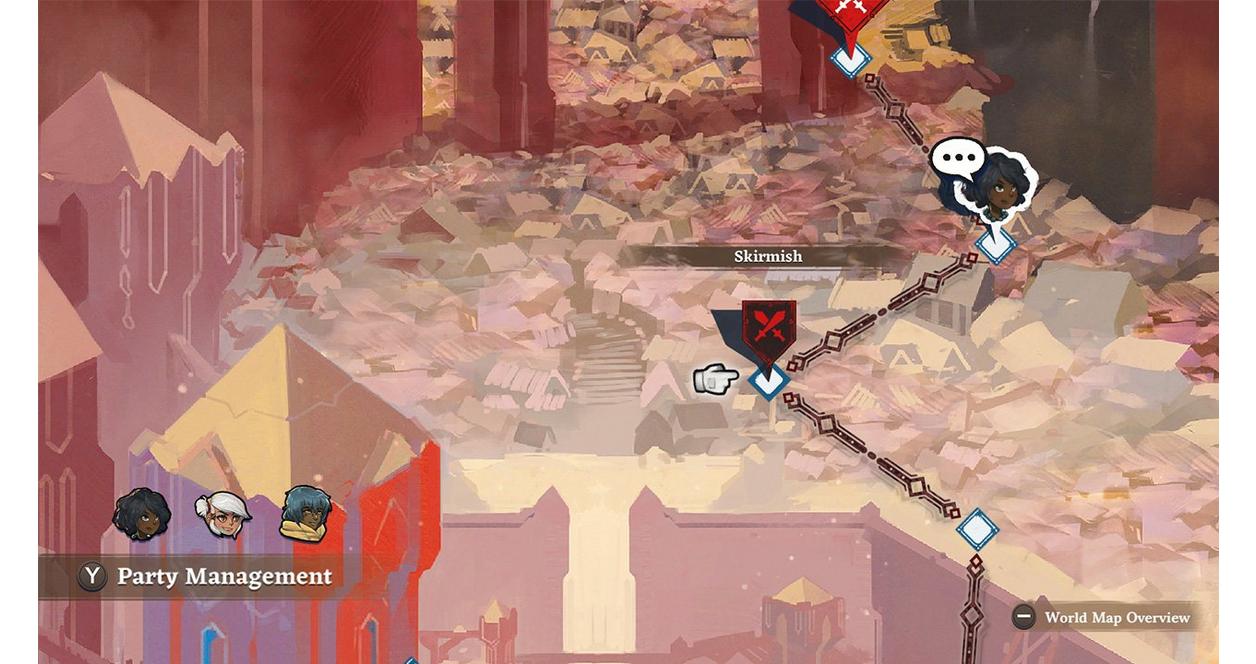Open the Party Management menu
The image size is (1256, 664).
pos(206,576)
